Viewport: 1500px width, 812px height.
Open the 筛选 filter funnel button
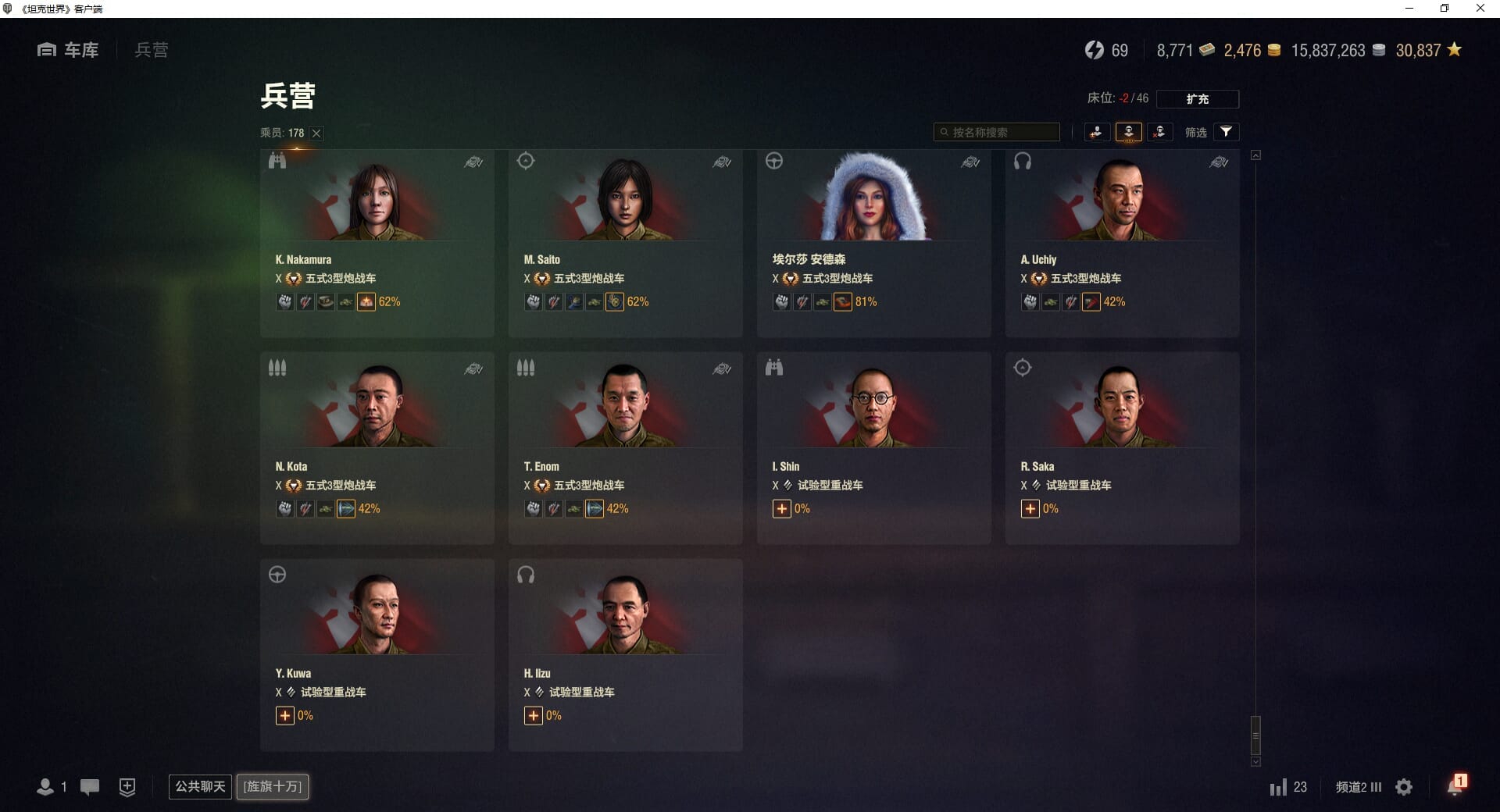pyautogui.click(x=1226, y=132)
